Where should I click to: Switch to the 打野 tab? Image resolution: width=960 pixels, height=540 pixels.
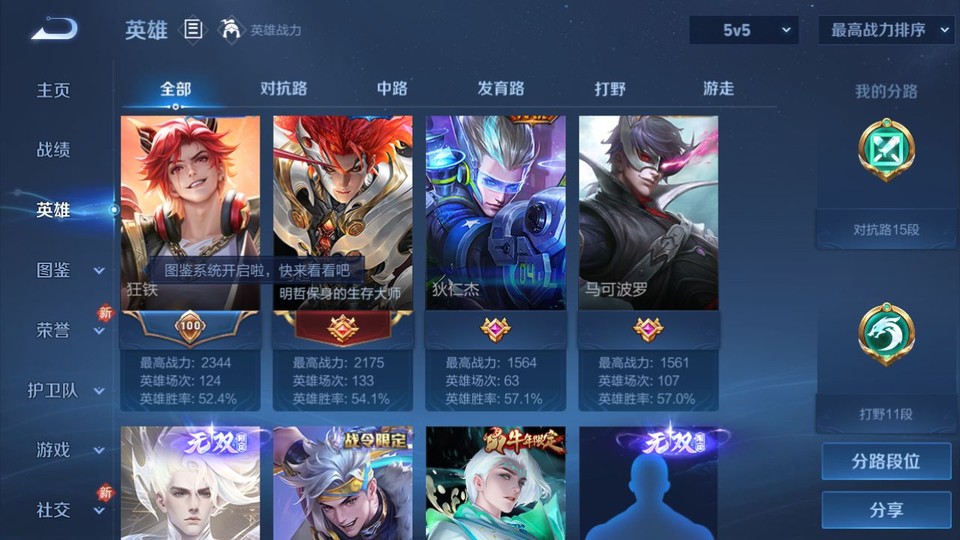(610, 88)
